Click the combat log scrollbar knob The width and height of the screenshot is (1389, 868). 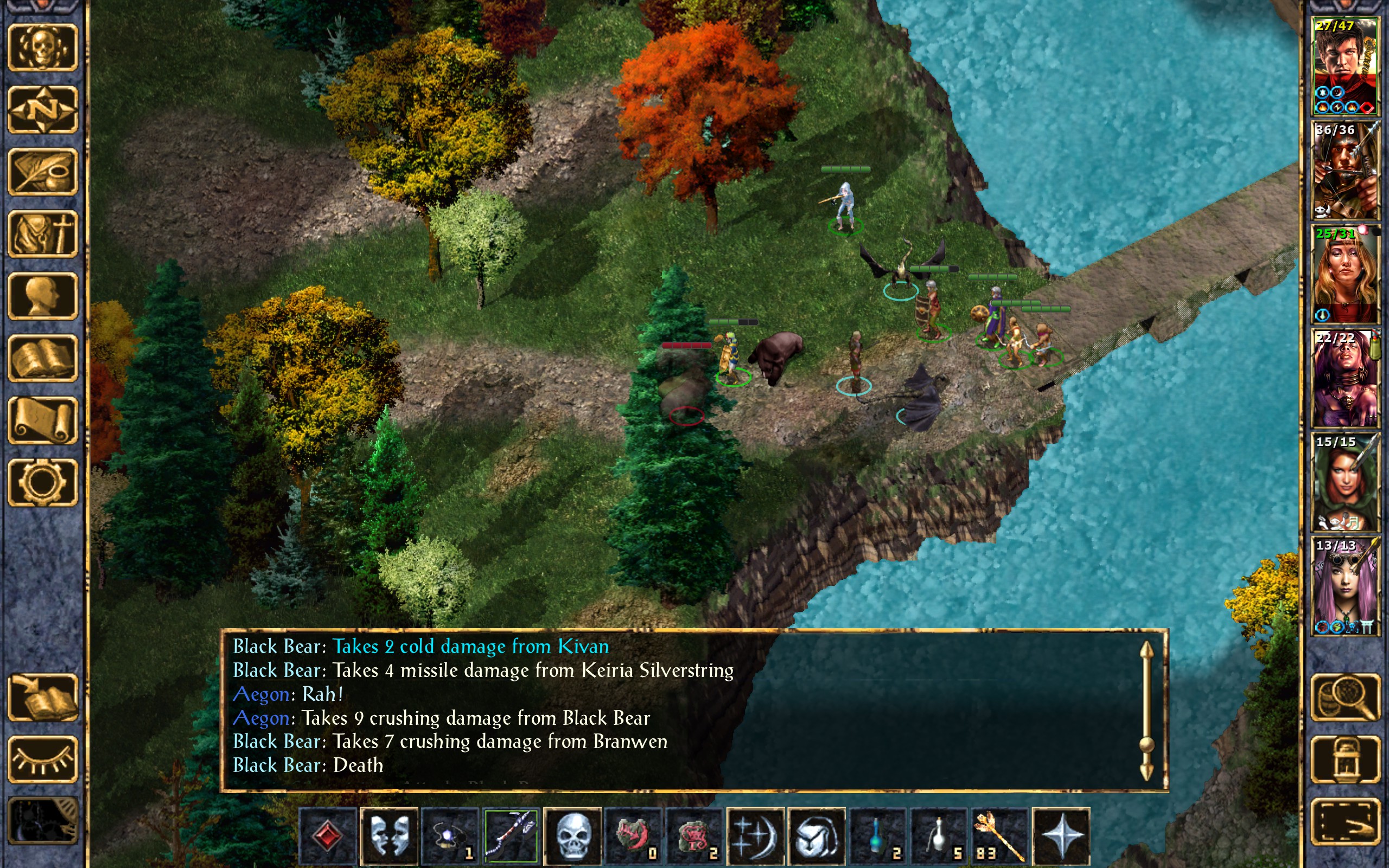coord(1146,744)
